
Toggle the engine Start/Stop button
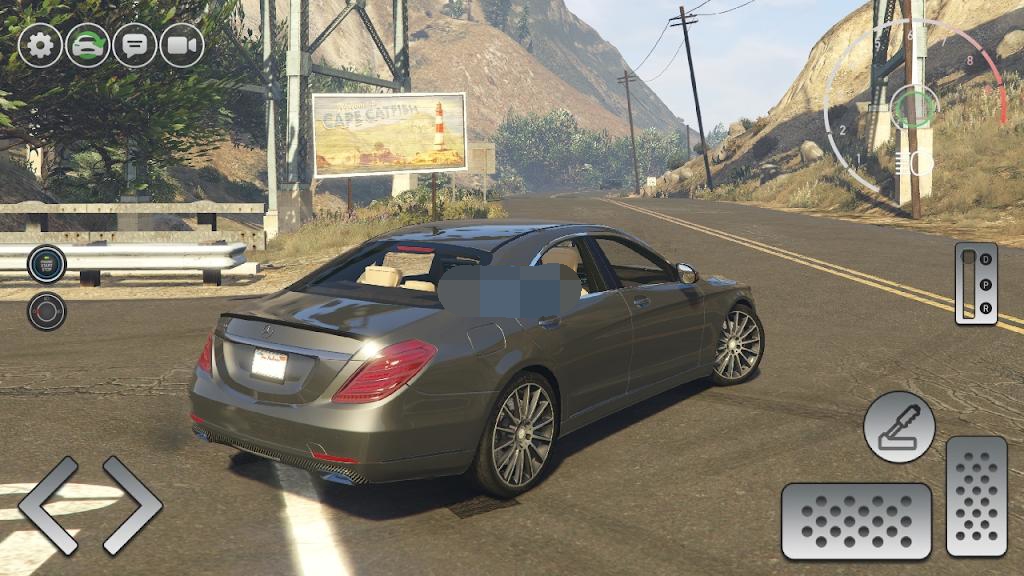pyautogui.click(x=46, y=264)
